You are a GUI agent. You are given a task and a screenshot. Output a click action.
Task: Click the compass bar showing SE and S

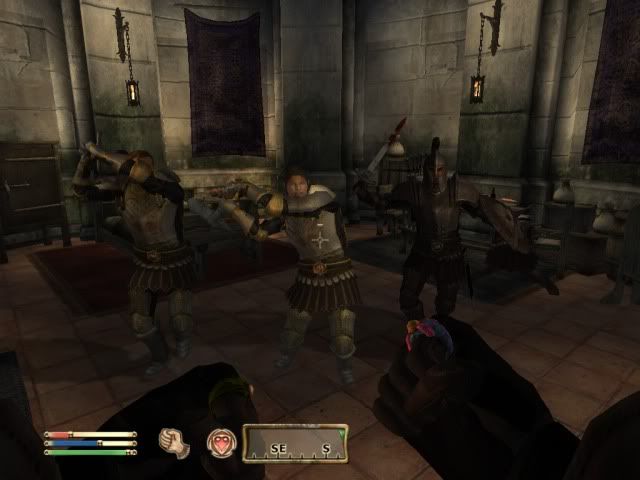coord(295,443)
